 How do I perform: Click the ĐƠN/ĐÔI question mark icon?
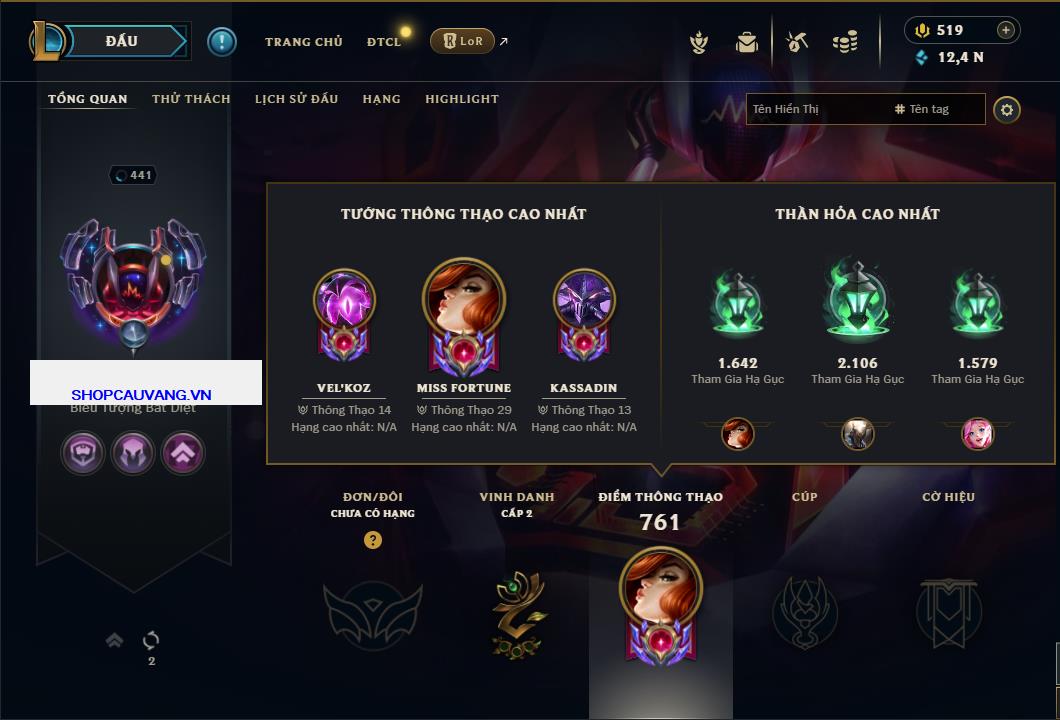coord(373,540)
